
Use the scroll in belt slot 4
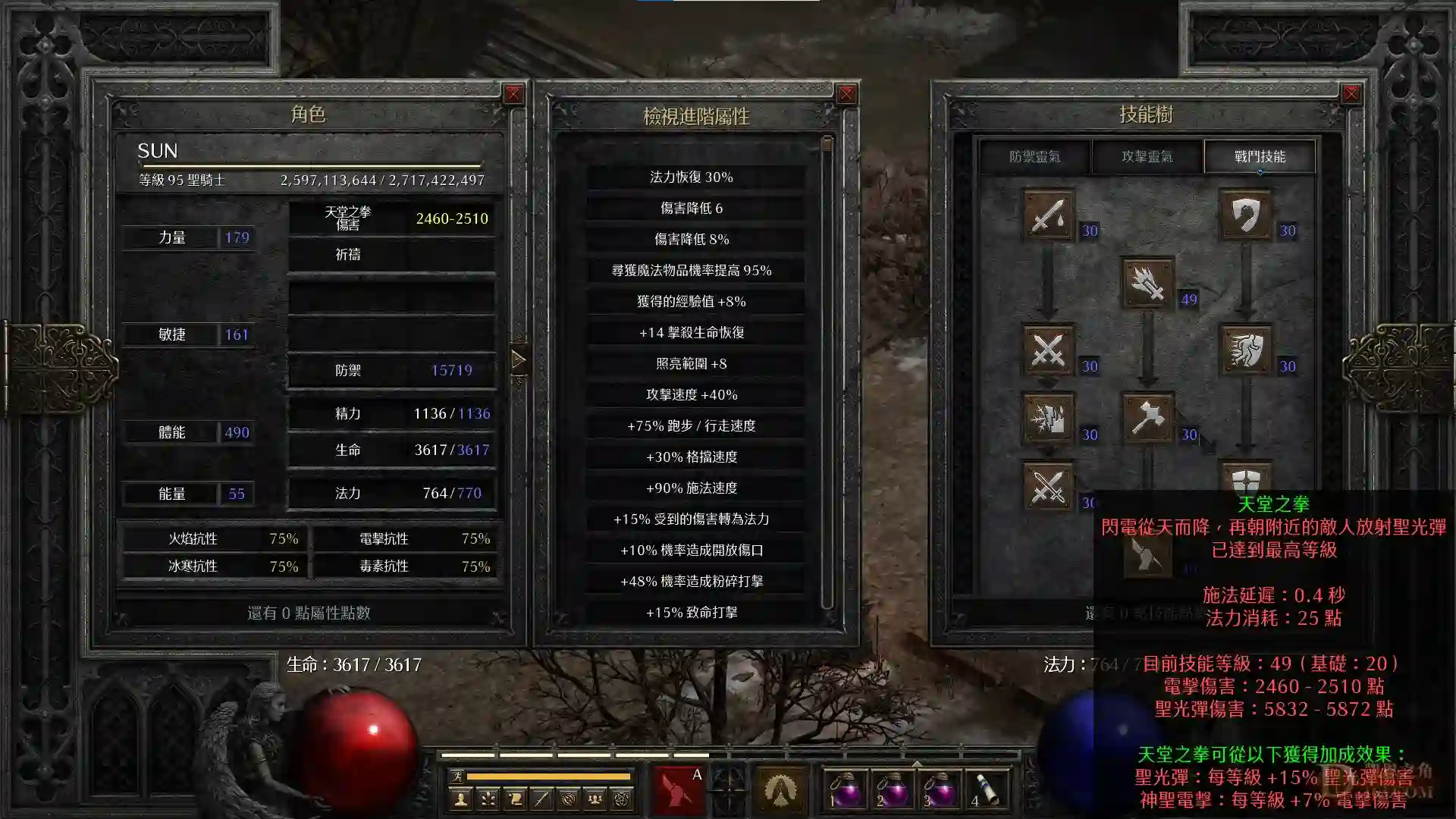click(987, 789)
